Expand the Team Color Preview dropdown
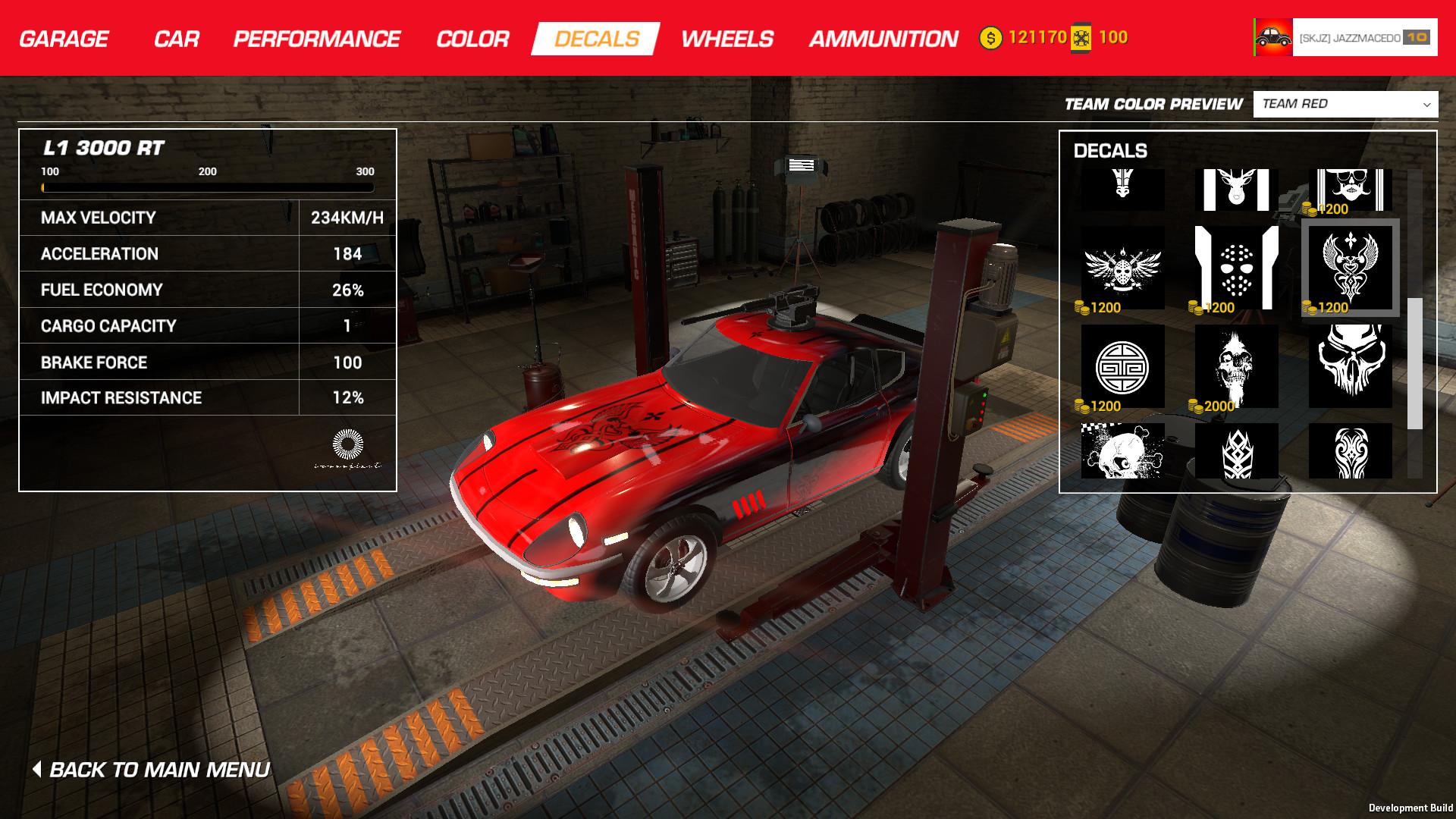The width and height of the screenshot is (1456, 819). tap(1345, 104)
